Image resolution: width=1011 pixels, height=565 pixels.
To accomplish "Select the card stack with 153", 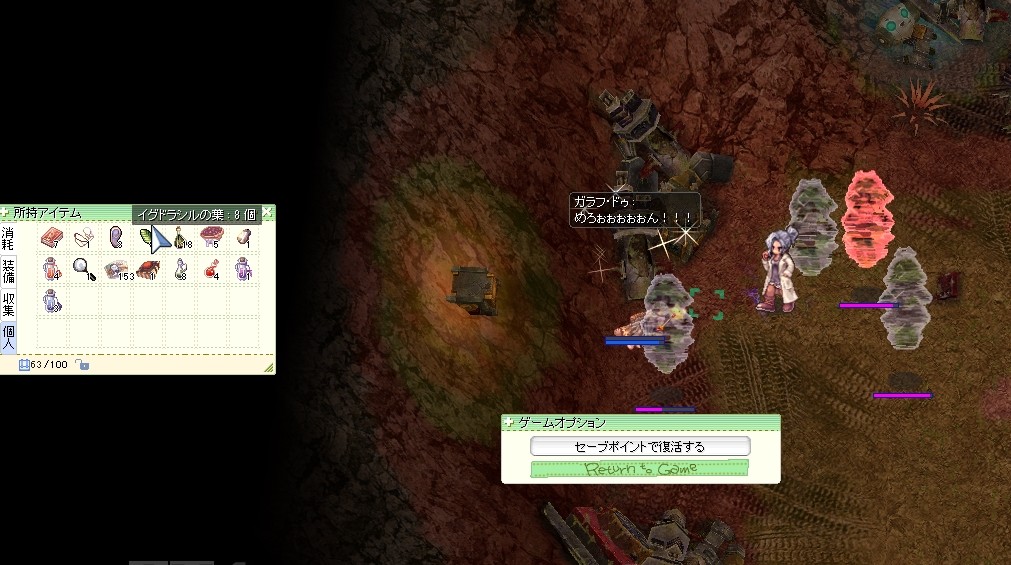I will pos(116,270).
